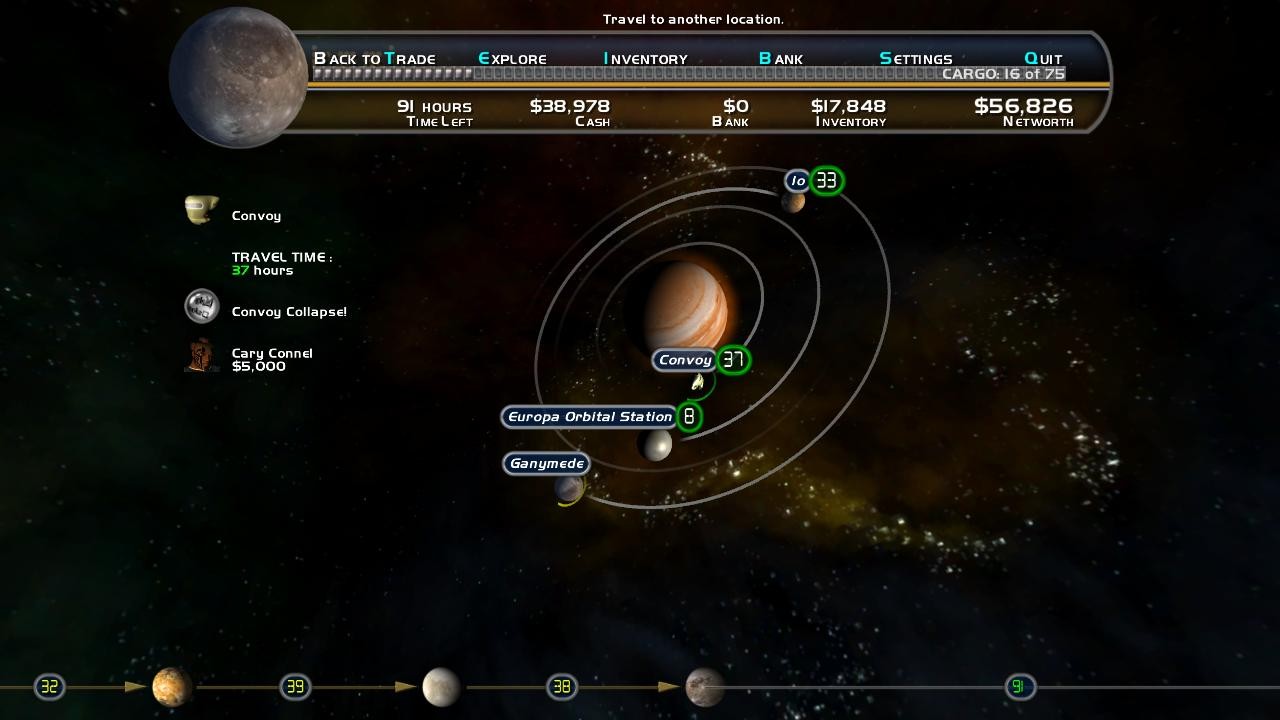
Task: Travel to Europa Orbital Station
Action: click(590, 417)
